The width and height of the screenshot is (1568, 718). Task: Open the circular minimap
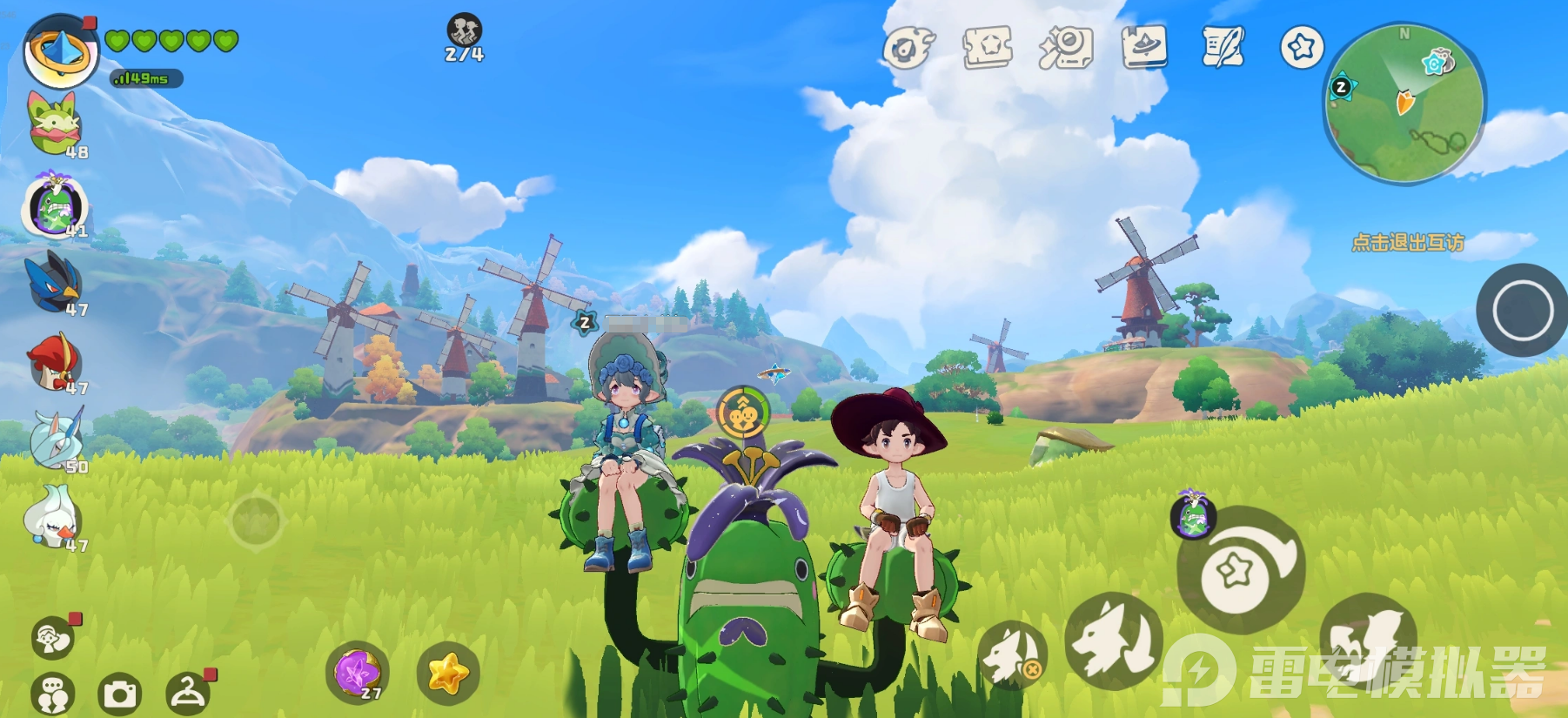[1404, 104]
